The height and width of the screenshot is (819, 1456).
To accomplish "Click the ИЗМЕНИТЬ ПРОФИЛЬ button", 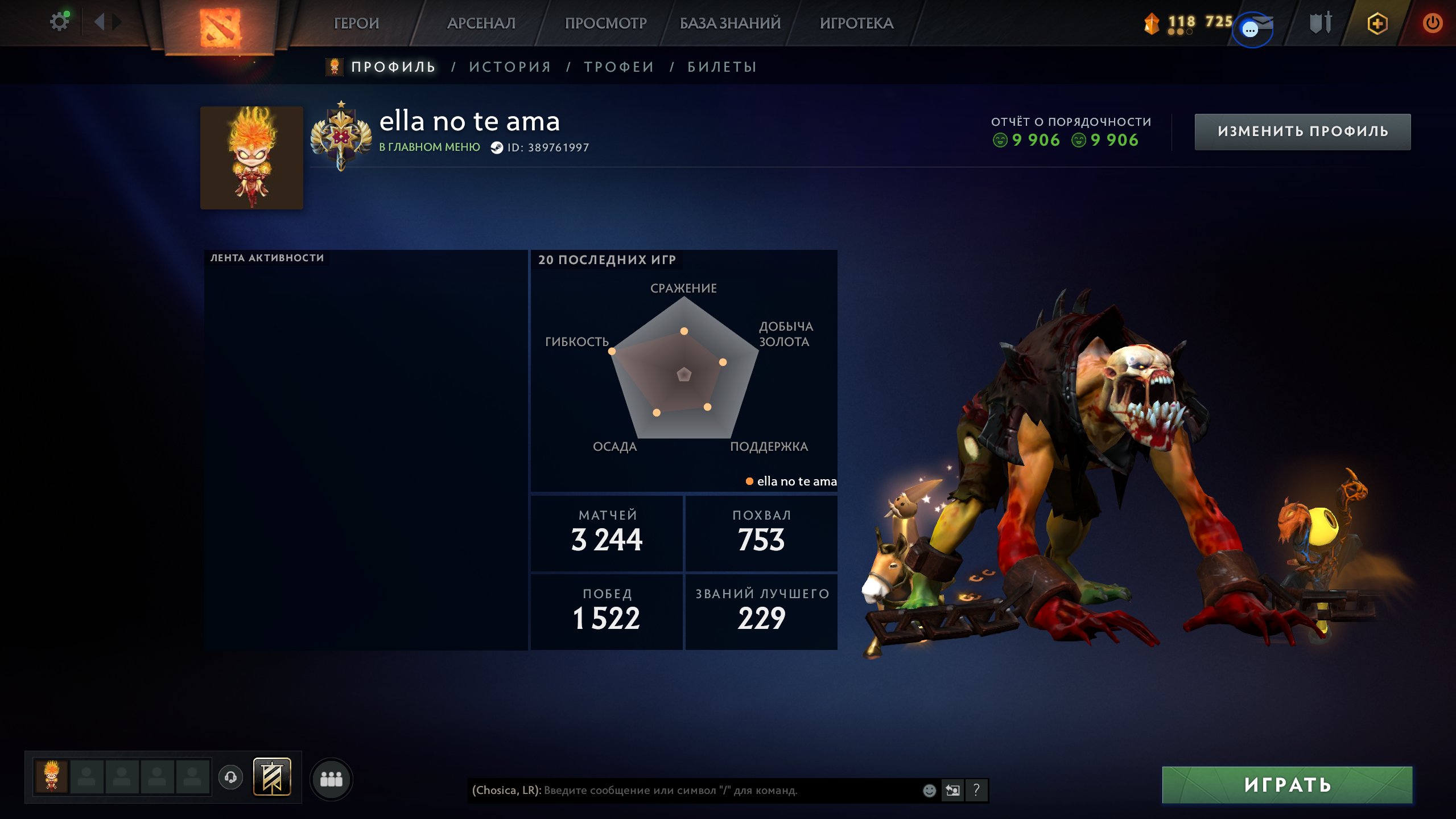I will pyautogui.click(x=1302, y=131).
